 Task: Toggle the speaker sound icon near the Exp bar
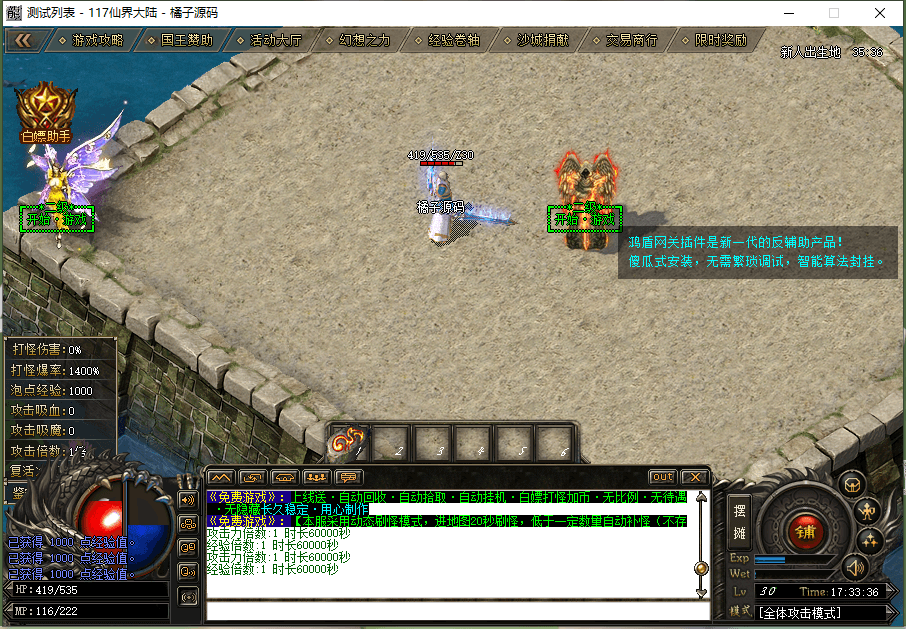[854, 567]
